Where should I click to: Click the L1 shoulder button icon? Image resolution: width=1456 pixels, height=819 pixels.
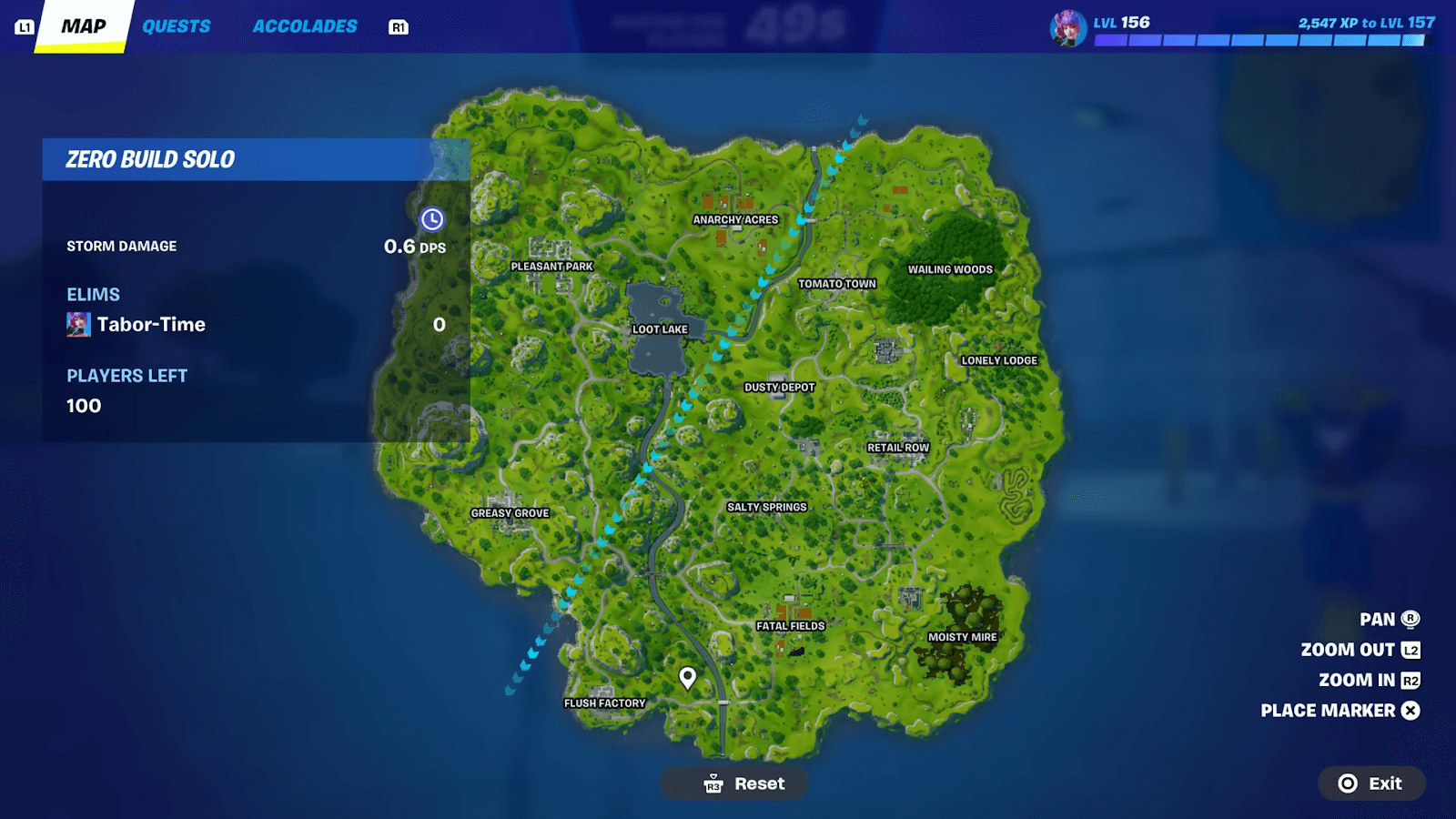coord(25,26)
